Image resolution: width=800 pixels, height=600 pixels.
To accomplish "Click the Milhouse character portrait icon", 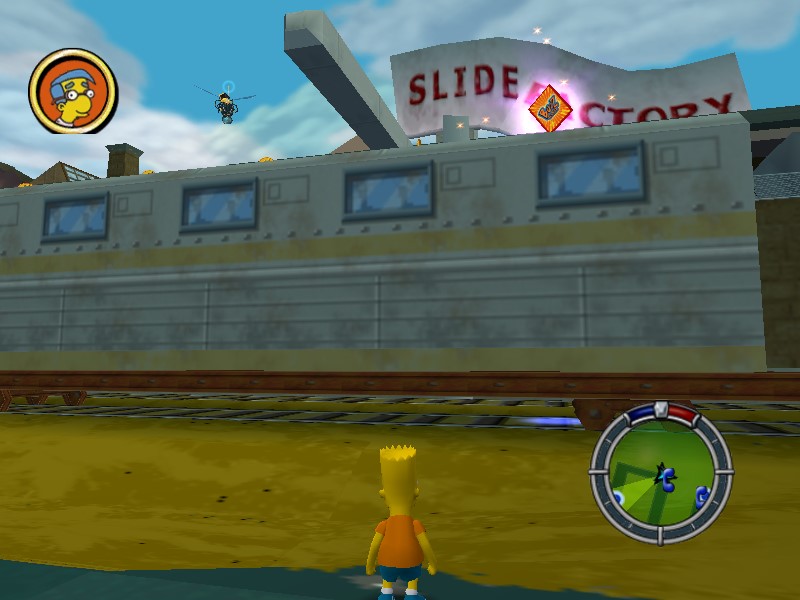I will 73,91.
